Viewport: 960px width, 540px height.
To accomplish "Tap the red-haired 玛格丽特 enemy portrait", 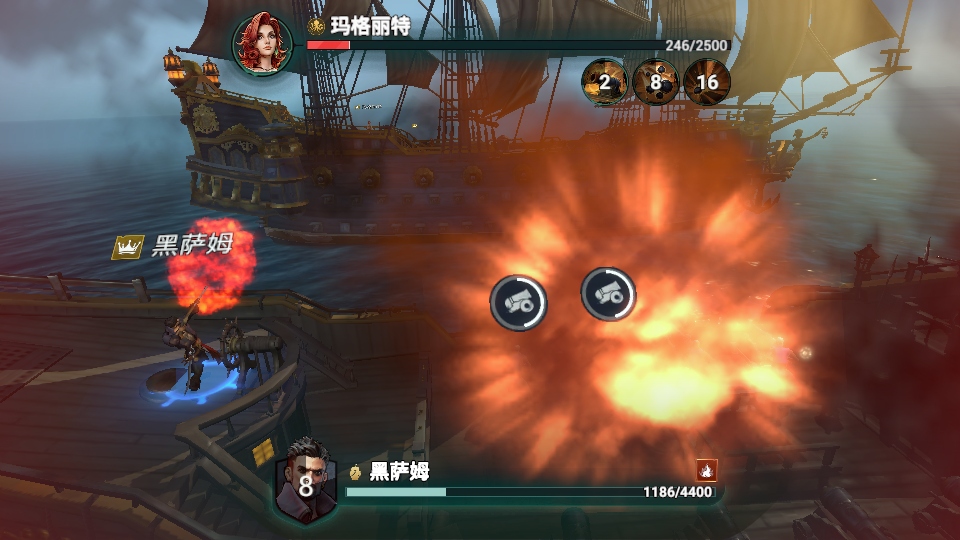I will (x=263, y=43).
